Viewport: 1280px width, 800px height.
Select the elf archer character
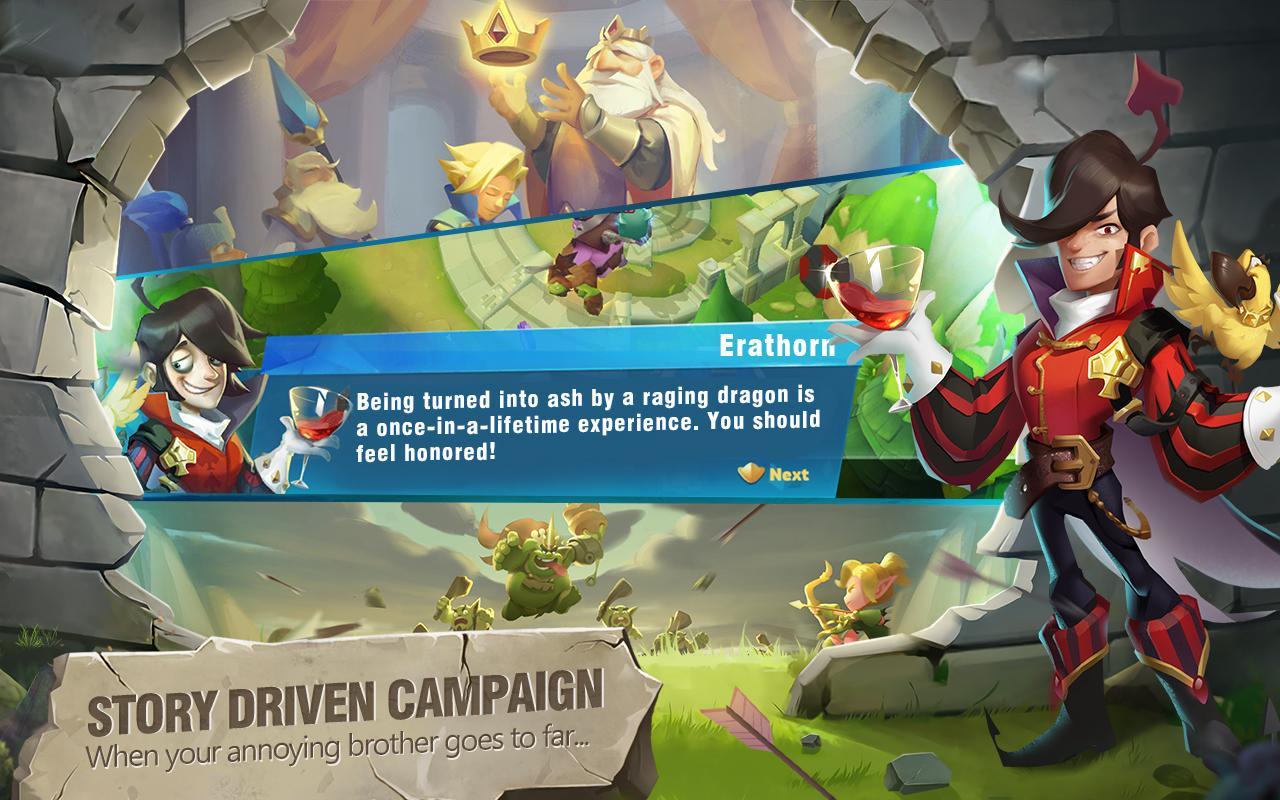click(855, 595)
